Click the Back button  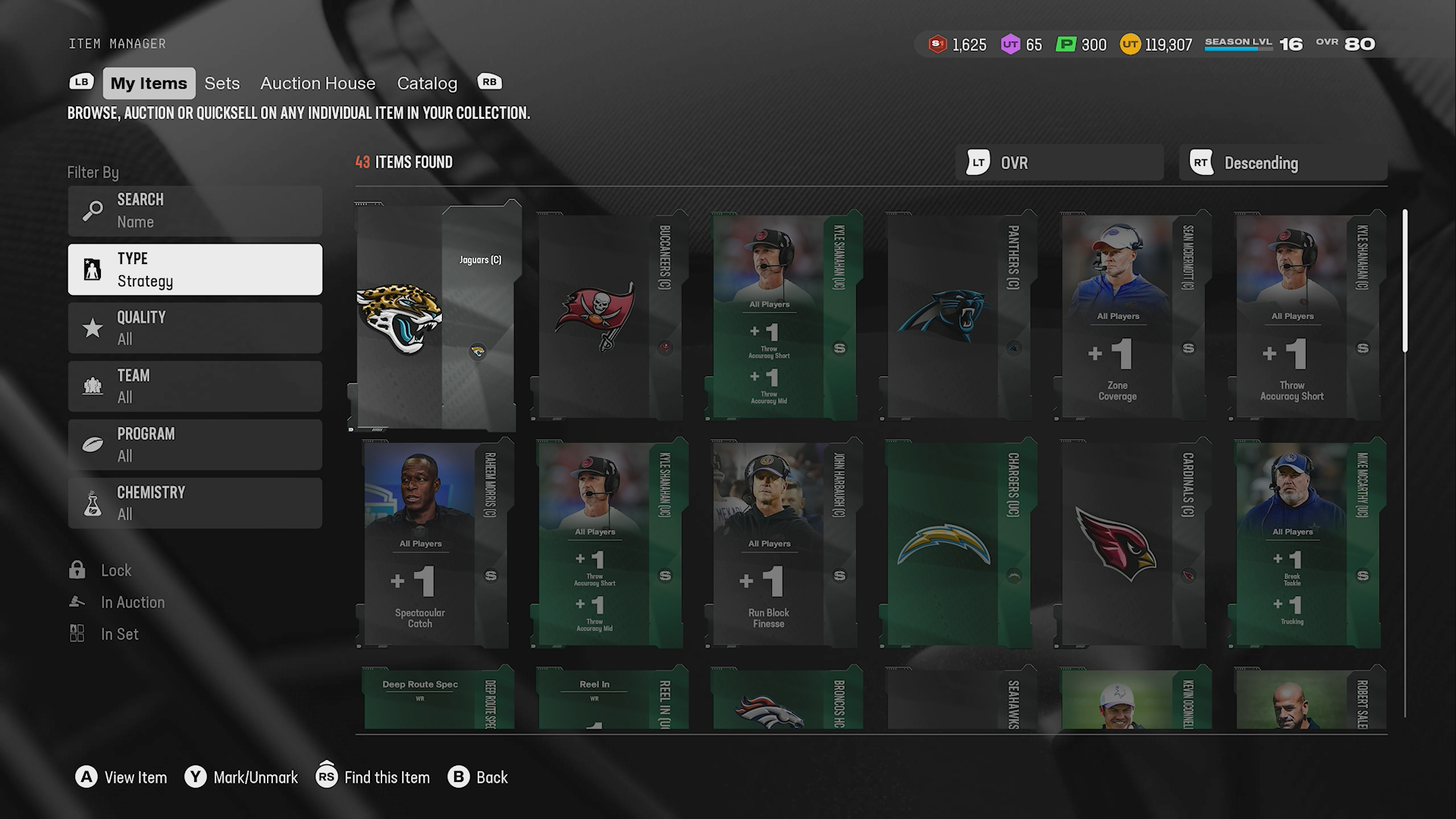click(x=478, y=777)
